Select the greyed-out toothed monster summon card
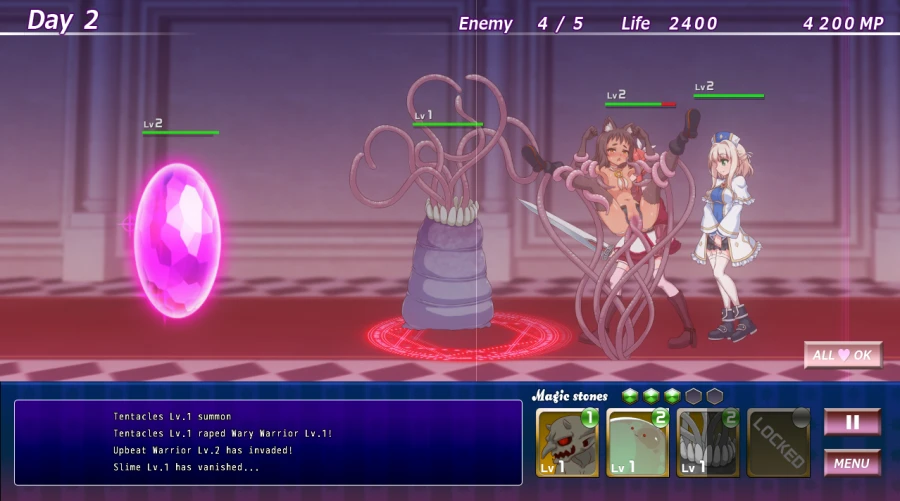Screen dimensions: 900x501 (x=707, y=442)
